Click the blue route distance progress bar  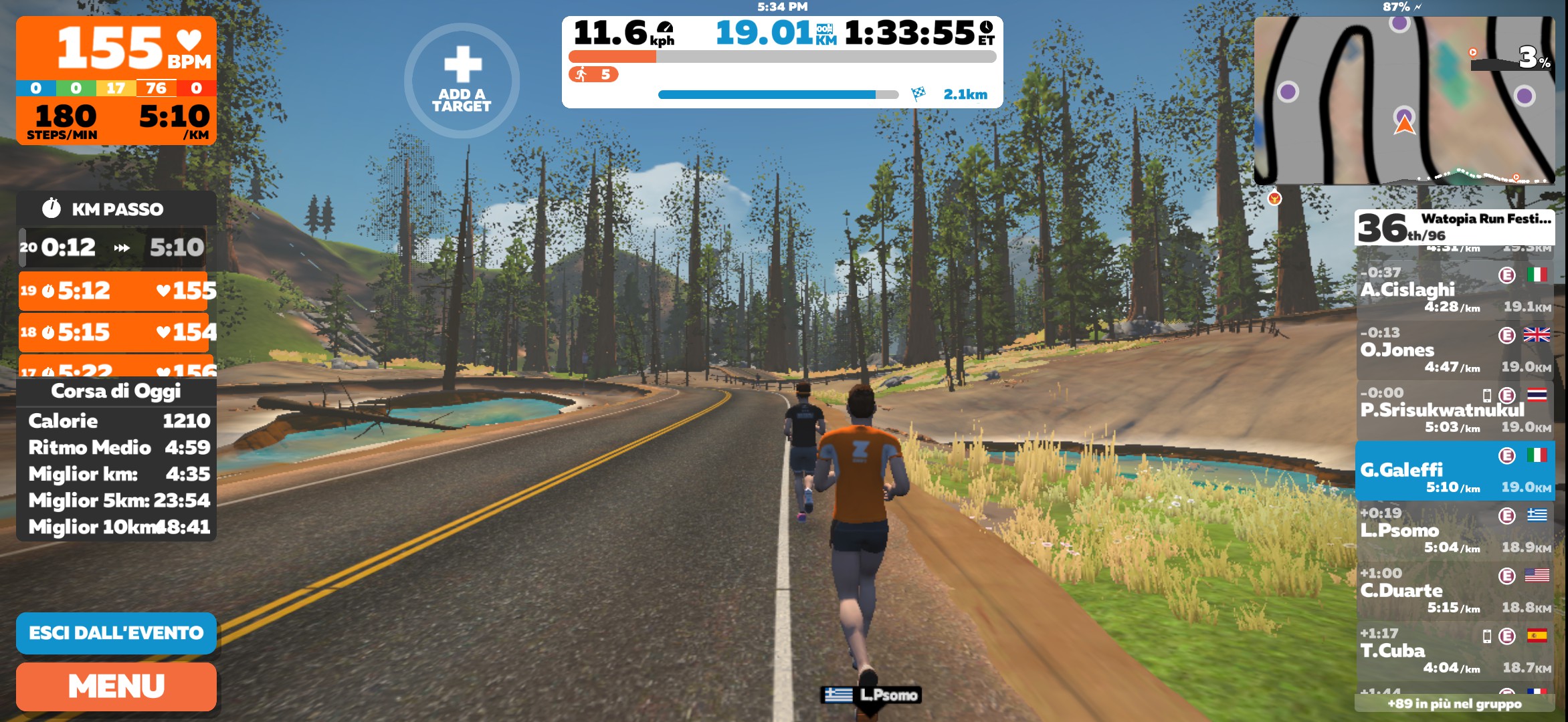pos(763,95)
